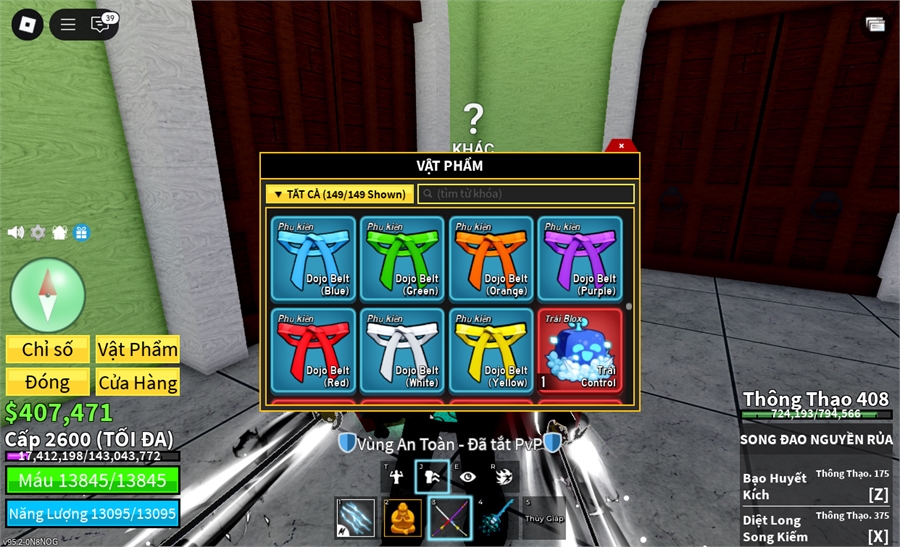Choose the orange Dojo Belt item
The height and width of the screenshot is (547, 900).
click(490, 259)
